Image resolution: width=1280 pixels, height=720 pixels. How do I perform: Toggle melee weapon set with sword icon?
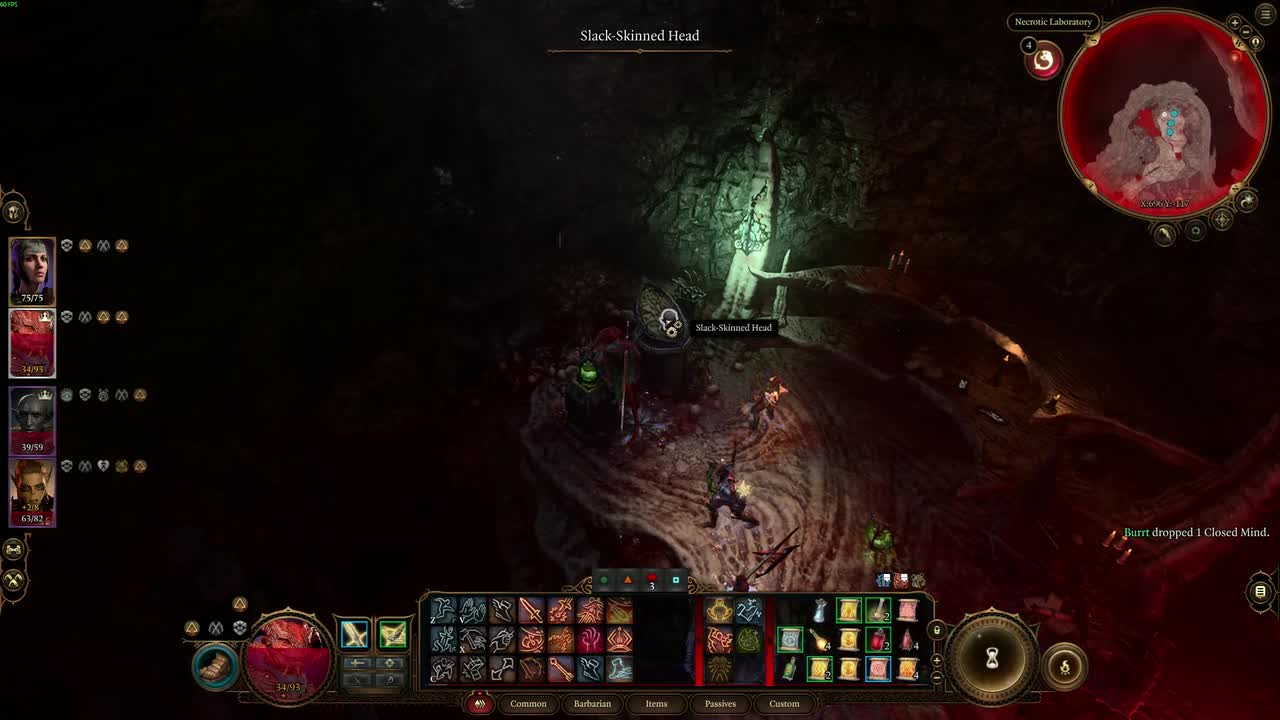(x=354, y=633)
